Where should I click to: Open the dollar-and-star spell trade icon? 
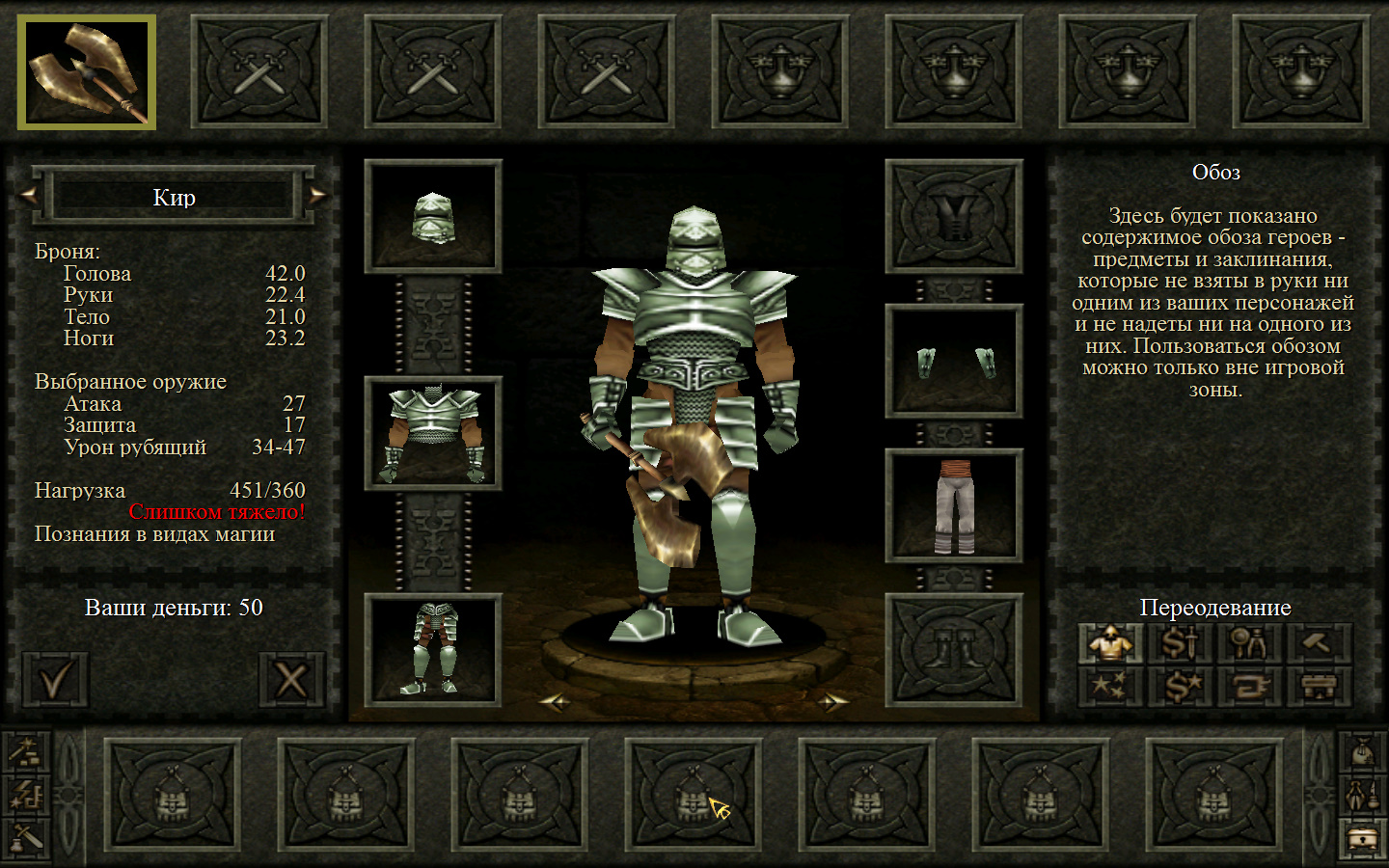tap(1181, 687)
